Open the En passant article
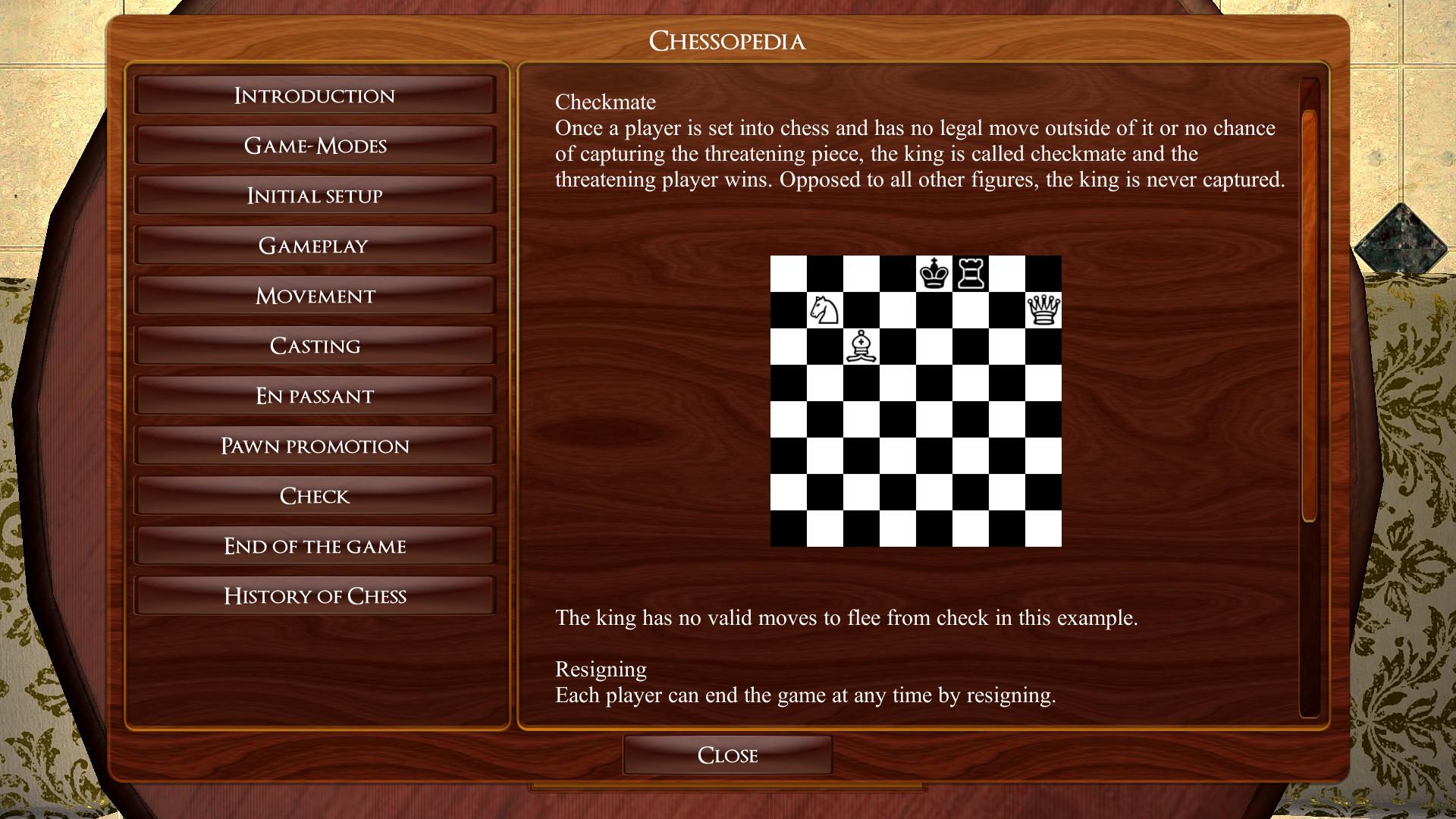The height and width of the screenshot is (819, 1456). pos(315,395)
